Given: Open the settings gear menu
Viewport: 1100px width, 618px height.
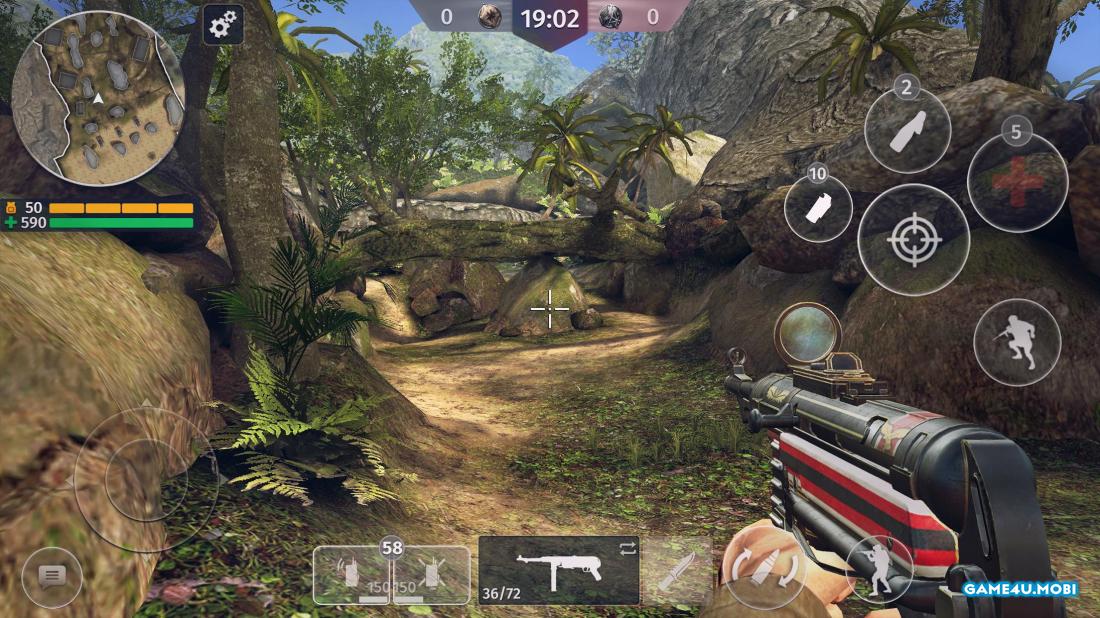Looking at the screenshot, I should click(223, 24).
